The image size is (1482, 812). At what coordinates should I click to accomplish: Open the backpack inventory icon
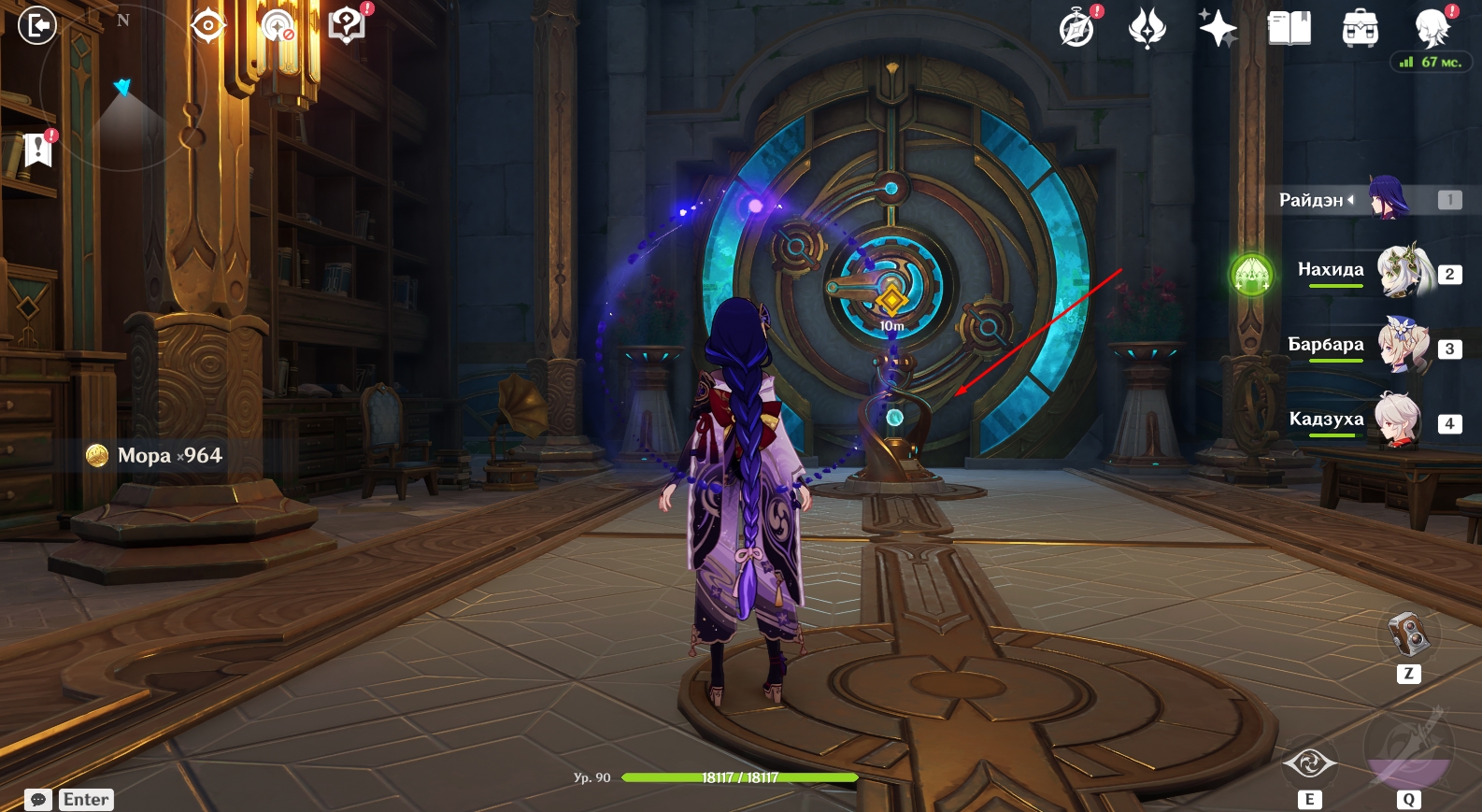coord(1360,29)
